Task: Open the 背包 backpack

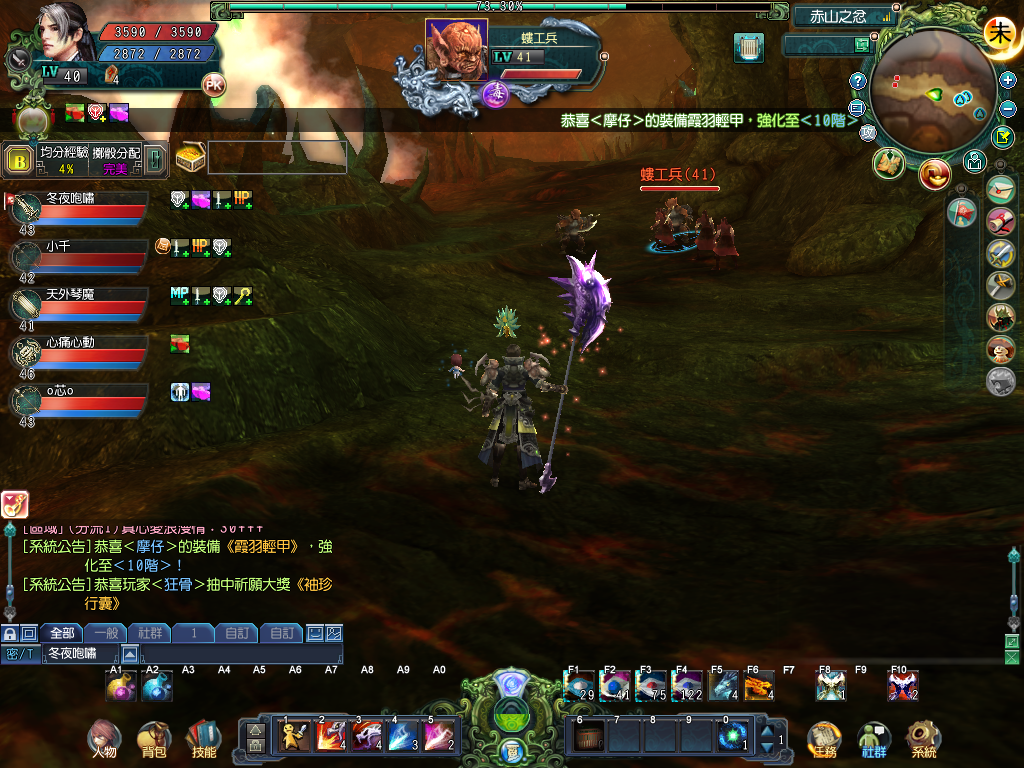Action: pos(153,738)
